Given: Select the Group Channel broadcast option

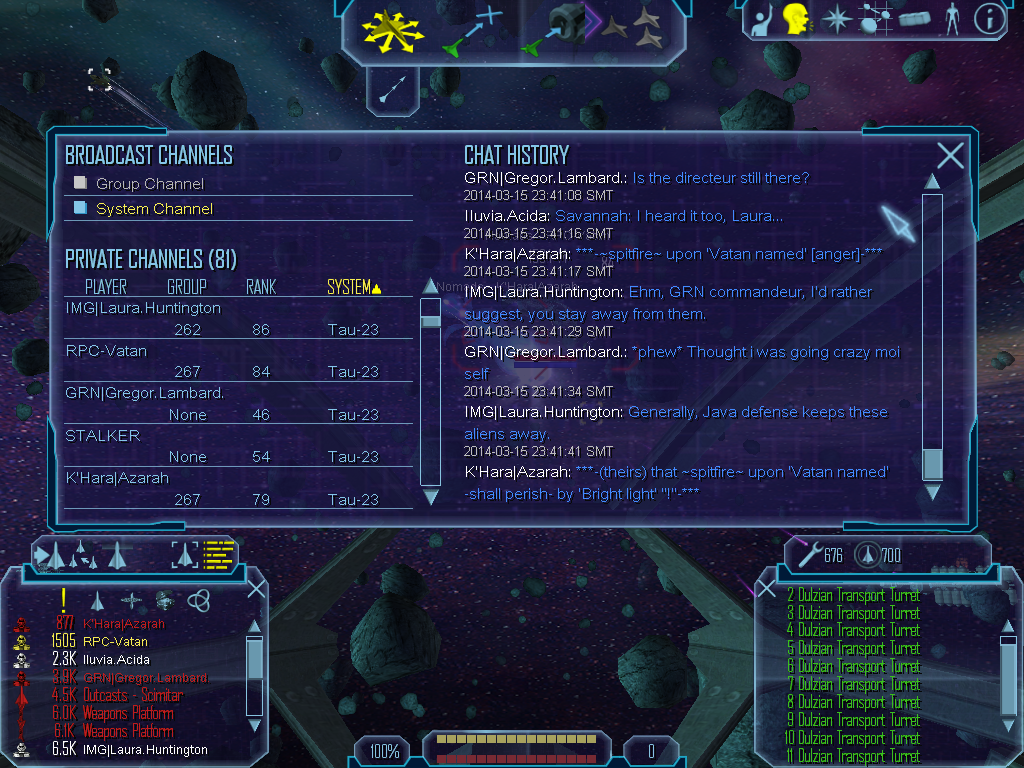Looking at the screenshot, I should 149,184.
